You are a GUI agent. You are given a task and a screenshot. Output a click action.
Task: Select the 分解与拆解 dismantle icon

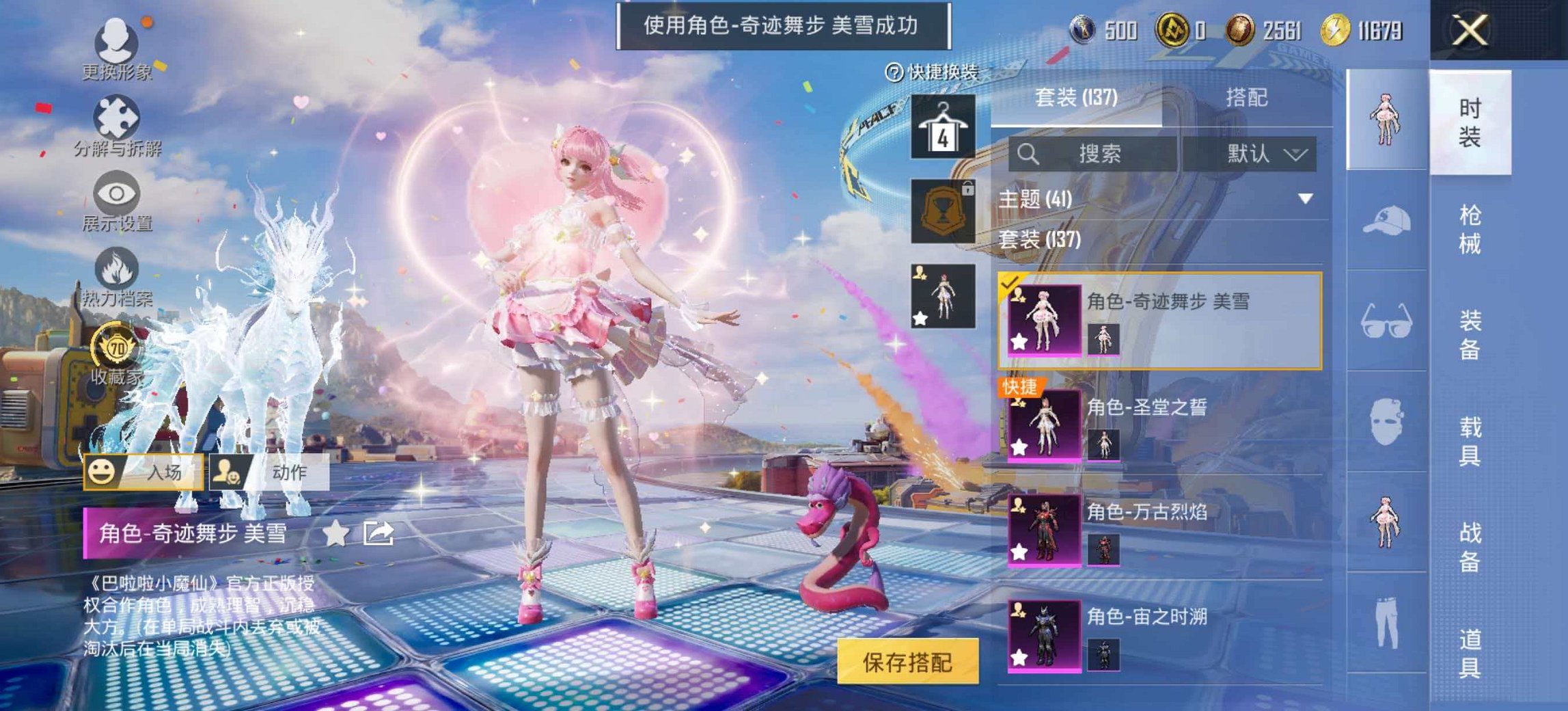pos(115,115)
